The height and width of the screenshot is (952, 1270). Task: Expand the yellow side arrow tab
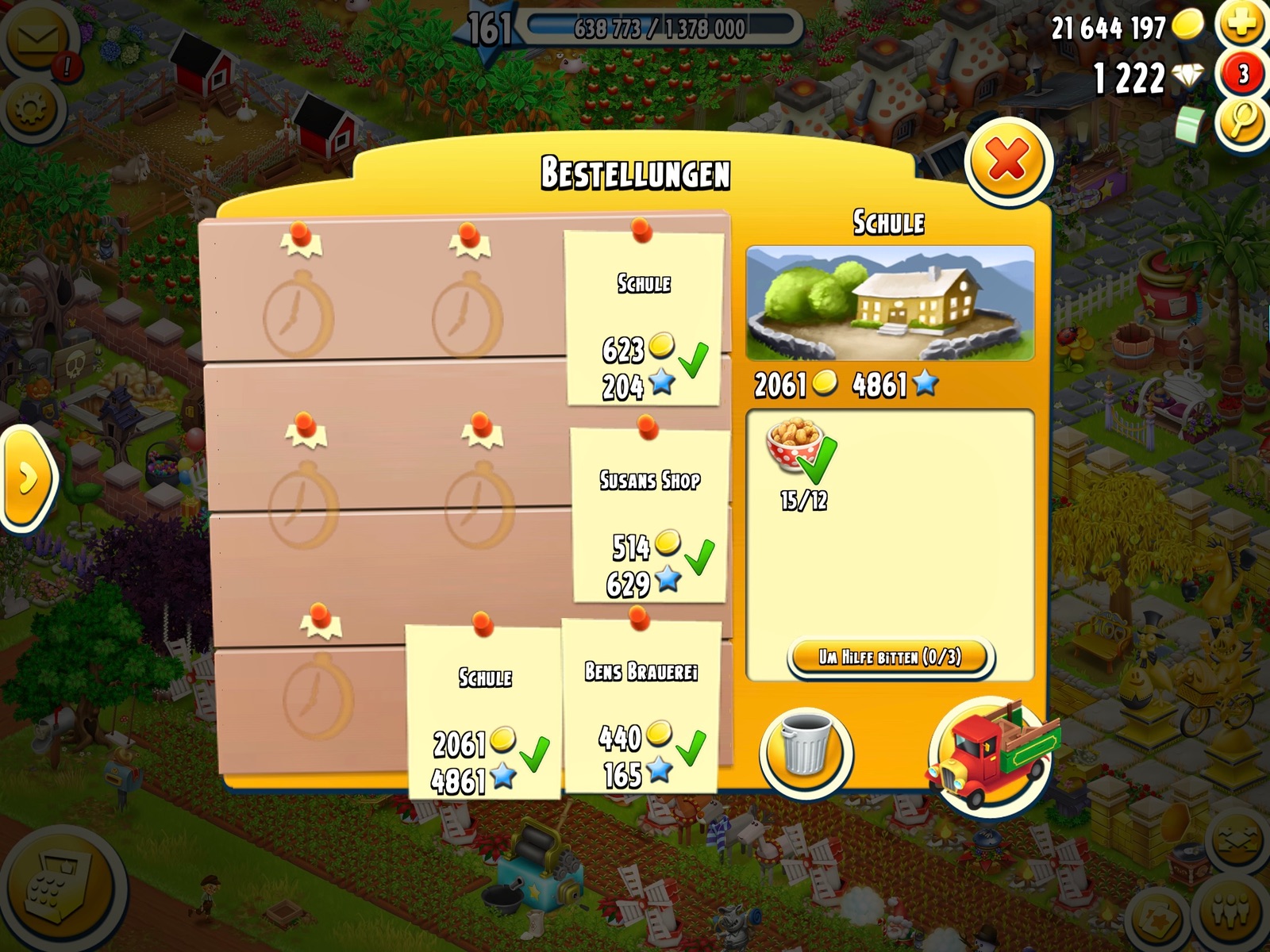click(x=26, y=478)
